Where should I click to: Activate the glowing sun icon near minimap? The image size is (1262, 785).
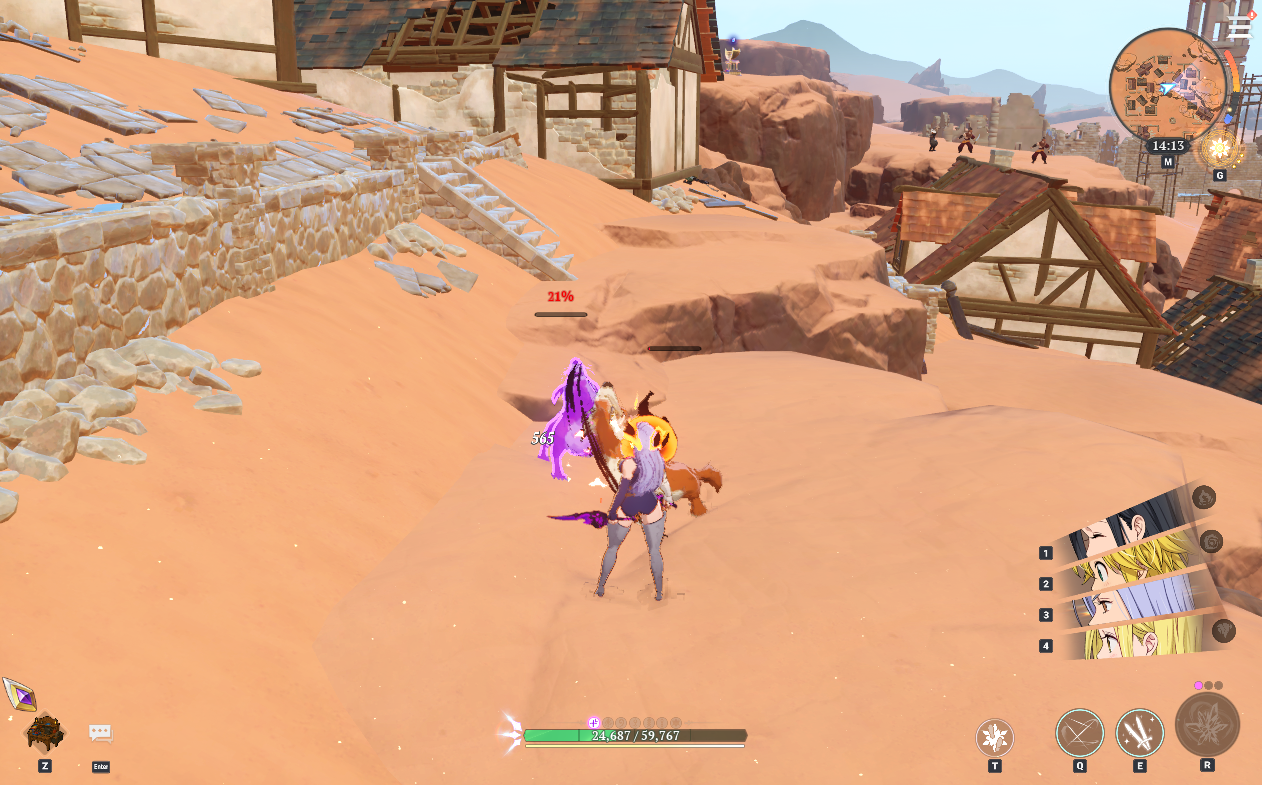[1220, 151]
